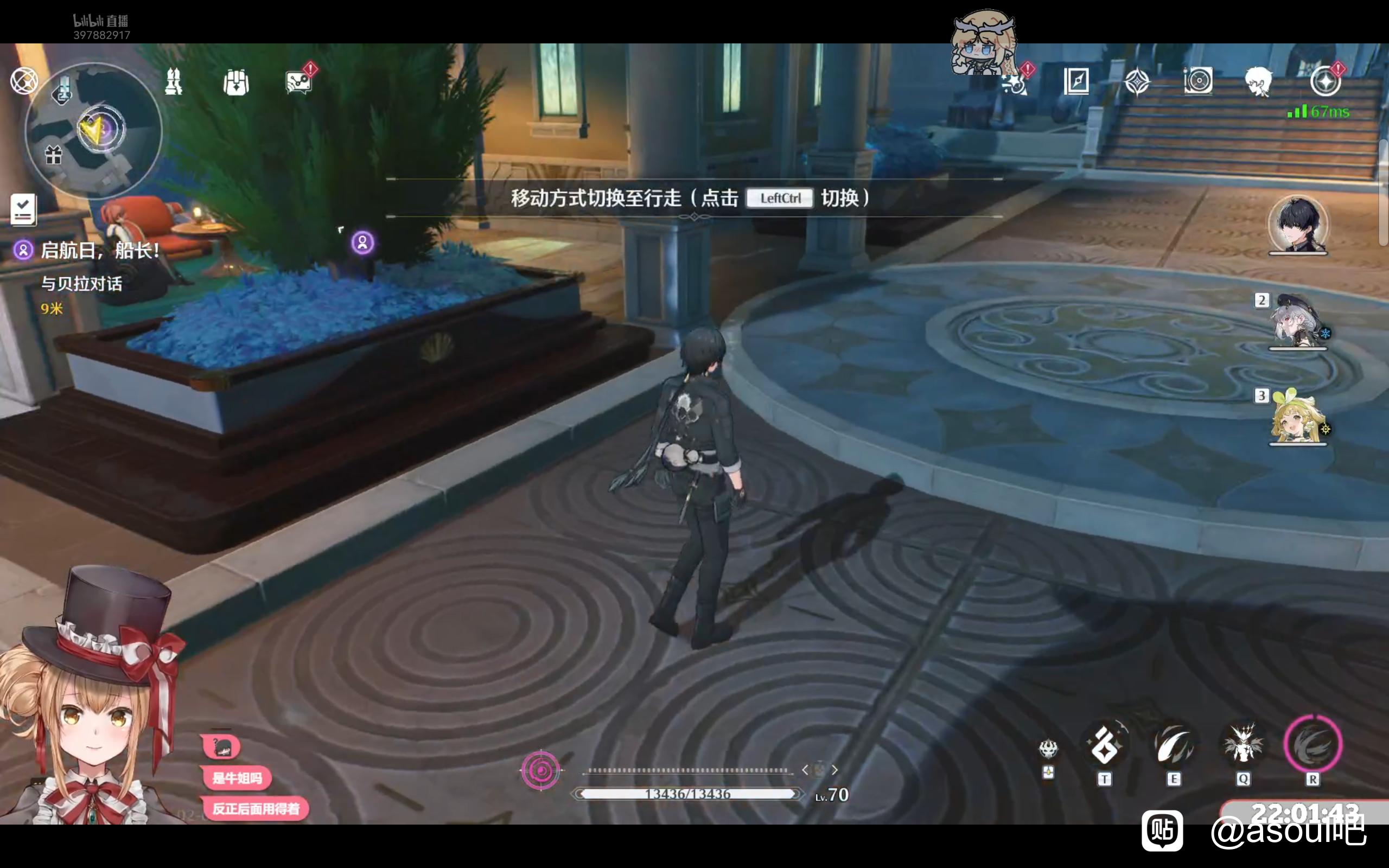Open the circular minimap

click(x=94, y=130)
